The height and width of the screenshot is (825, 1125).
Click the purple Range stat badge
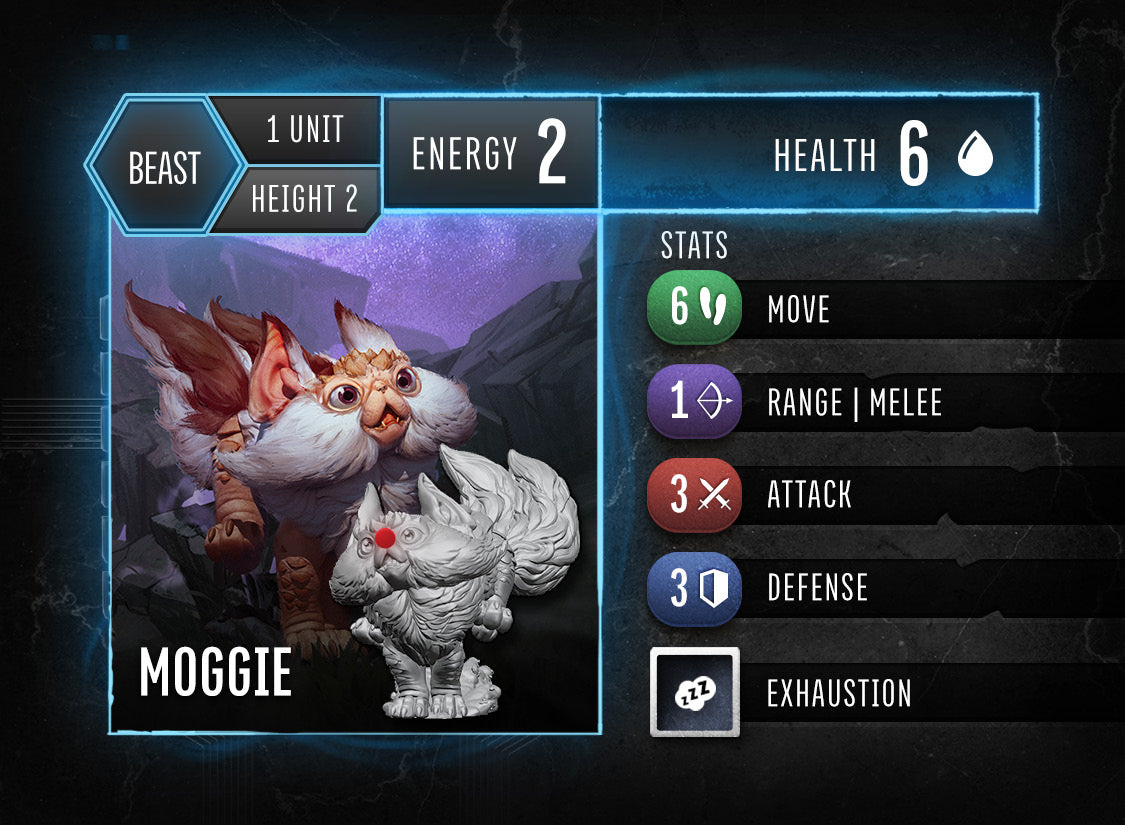(x=694, y=401)
